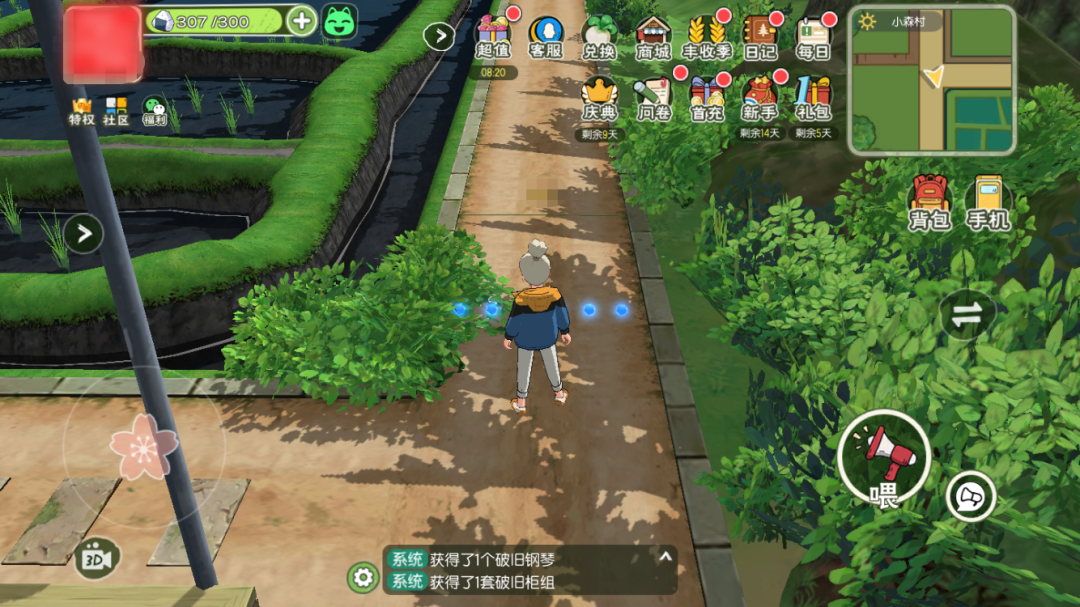Click the plus button to add rice balls
This screenshot has width=1080, height=607.
click(301, 20)
